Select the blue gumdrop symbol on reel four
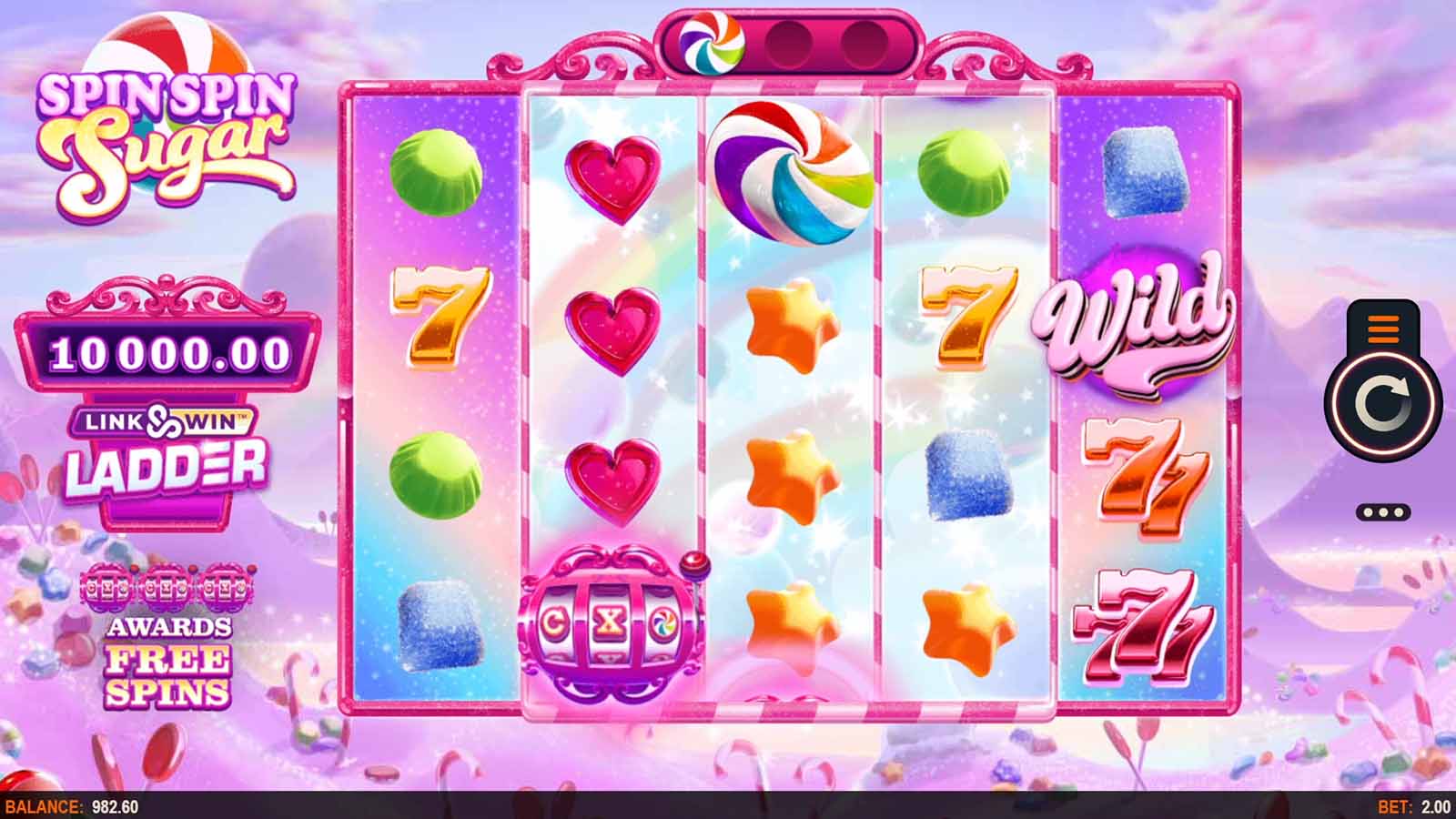The width and height of the screenshot is (1456, 819). 969,478
